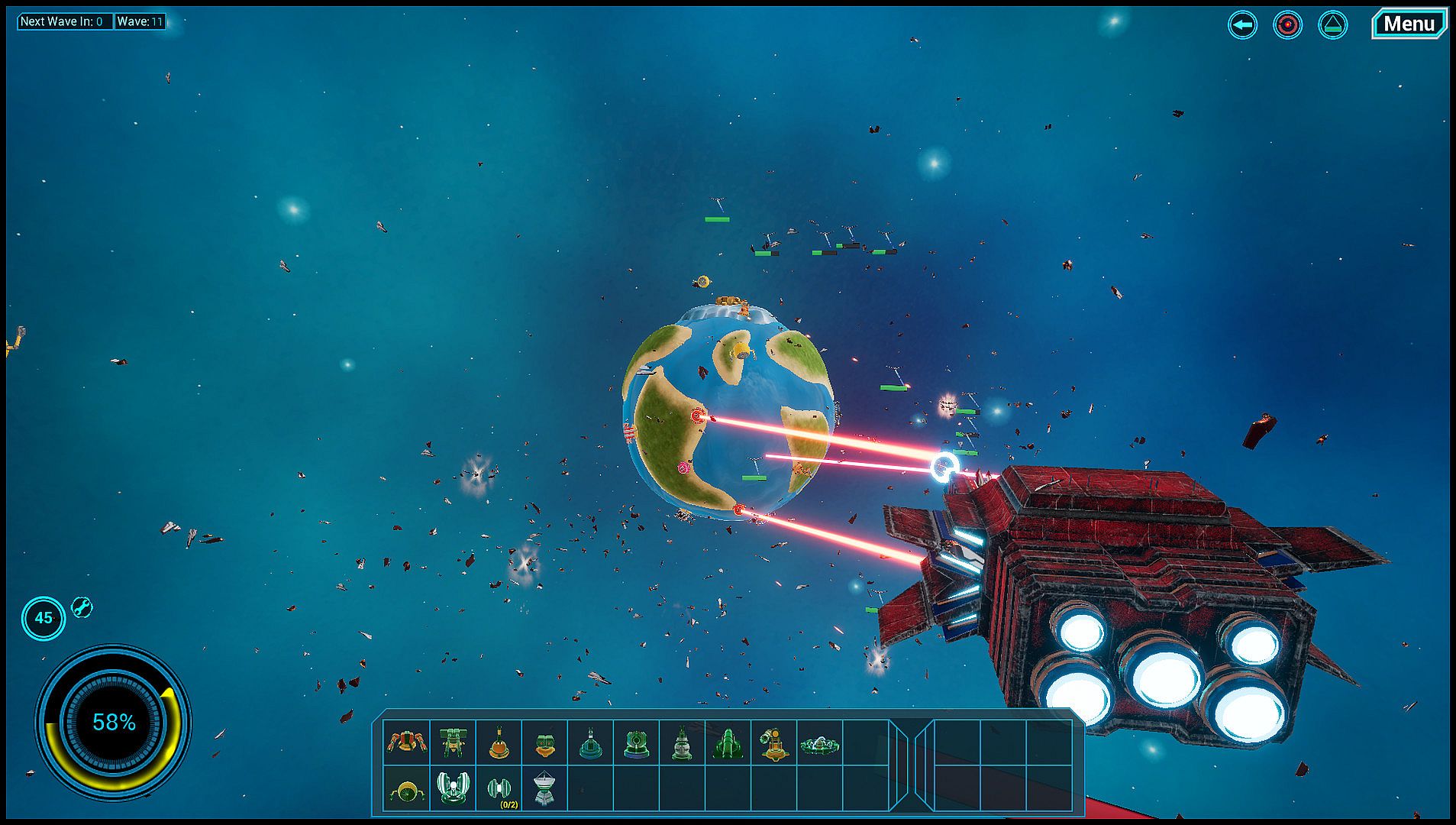This screenshot has width=1456, height=825.
Task: Select the red-legged crab turret slot
Action: tap(407, 742)
